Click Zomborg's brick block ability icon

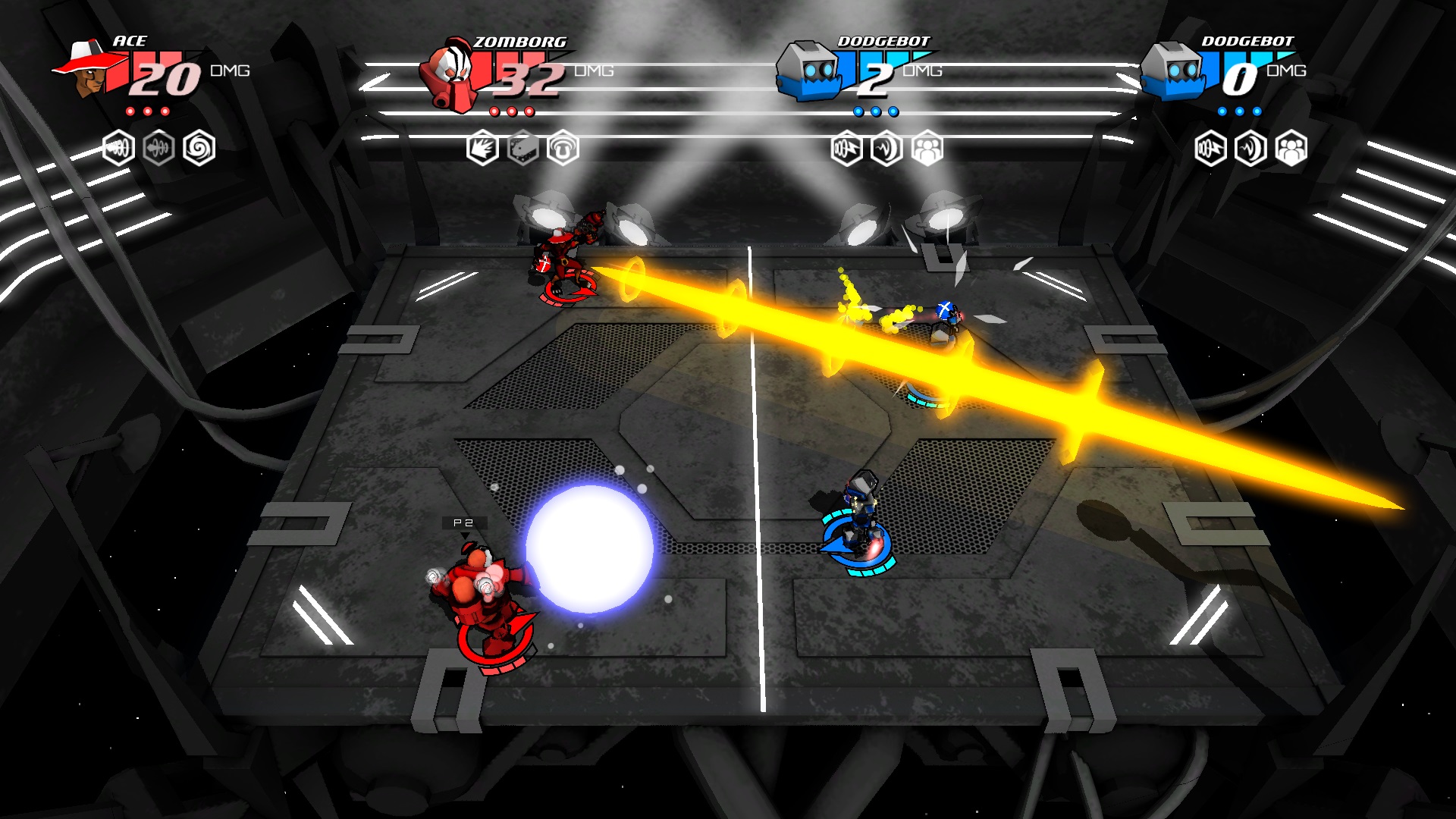coord(522,148)
